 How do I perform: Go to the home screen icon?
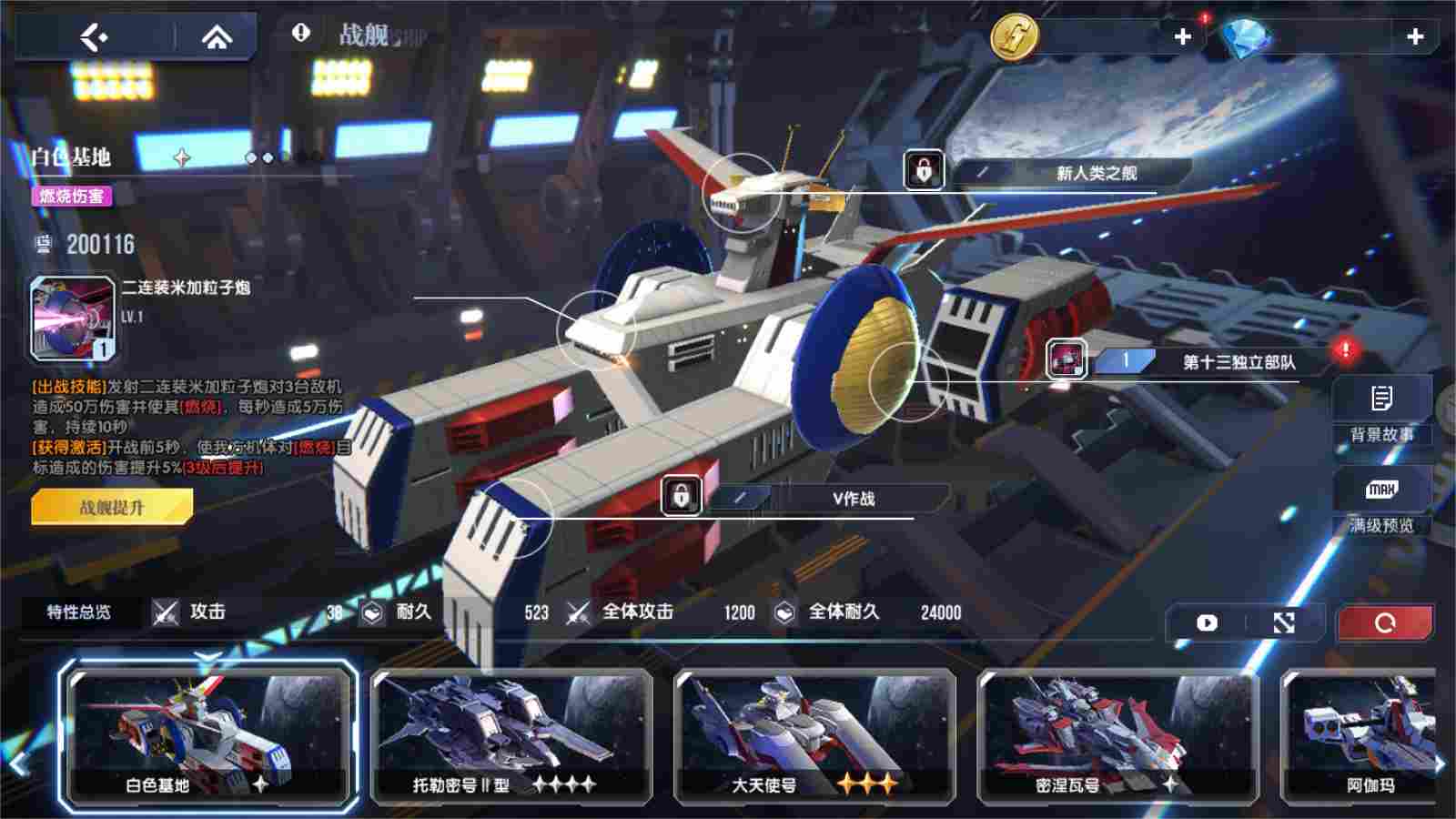point(218,37)
